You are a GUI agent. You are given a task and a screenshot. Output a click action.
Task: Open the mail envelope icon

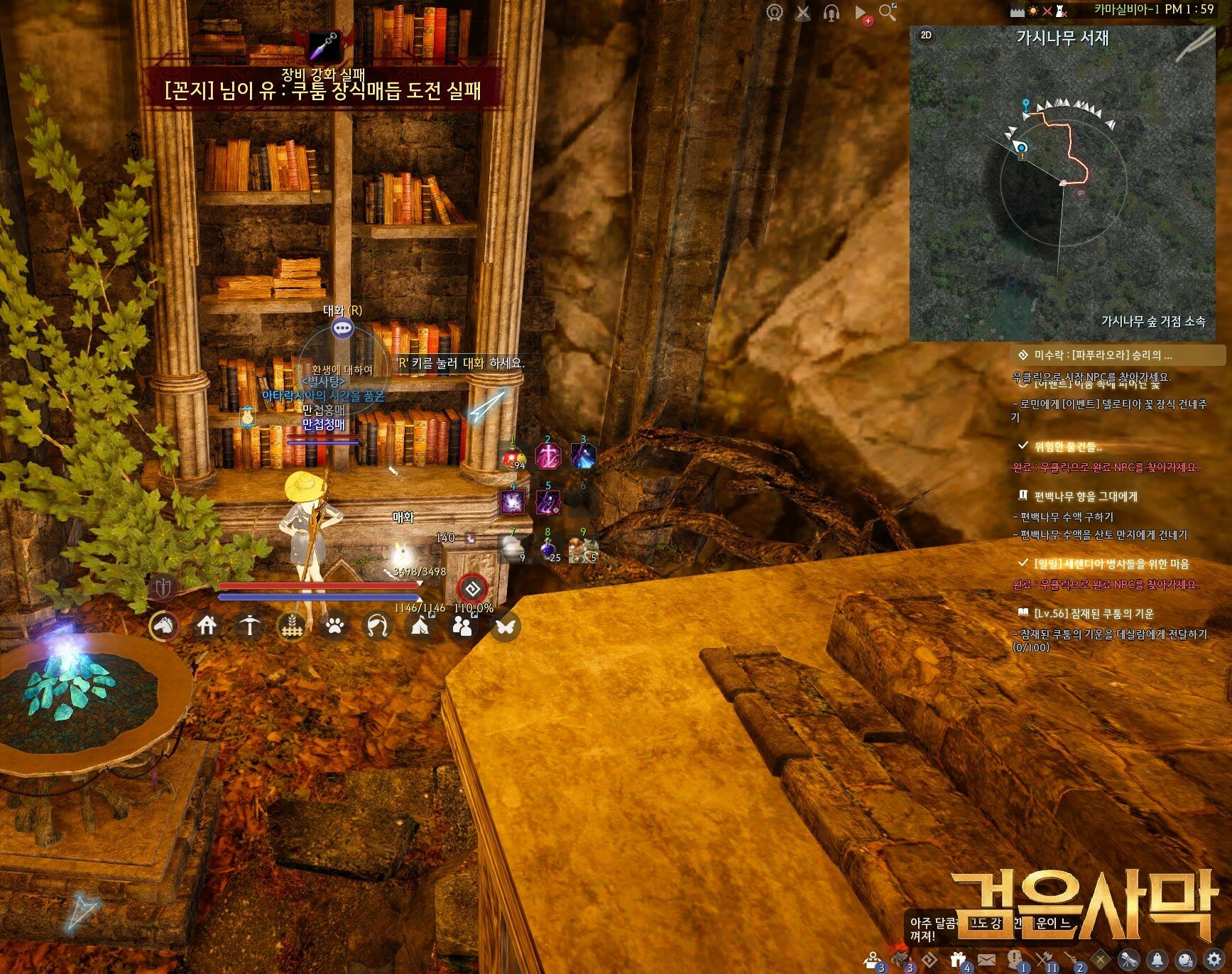986,960
